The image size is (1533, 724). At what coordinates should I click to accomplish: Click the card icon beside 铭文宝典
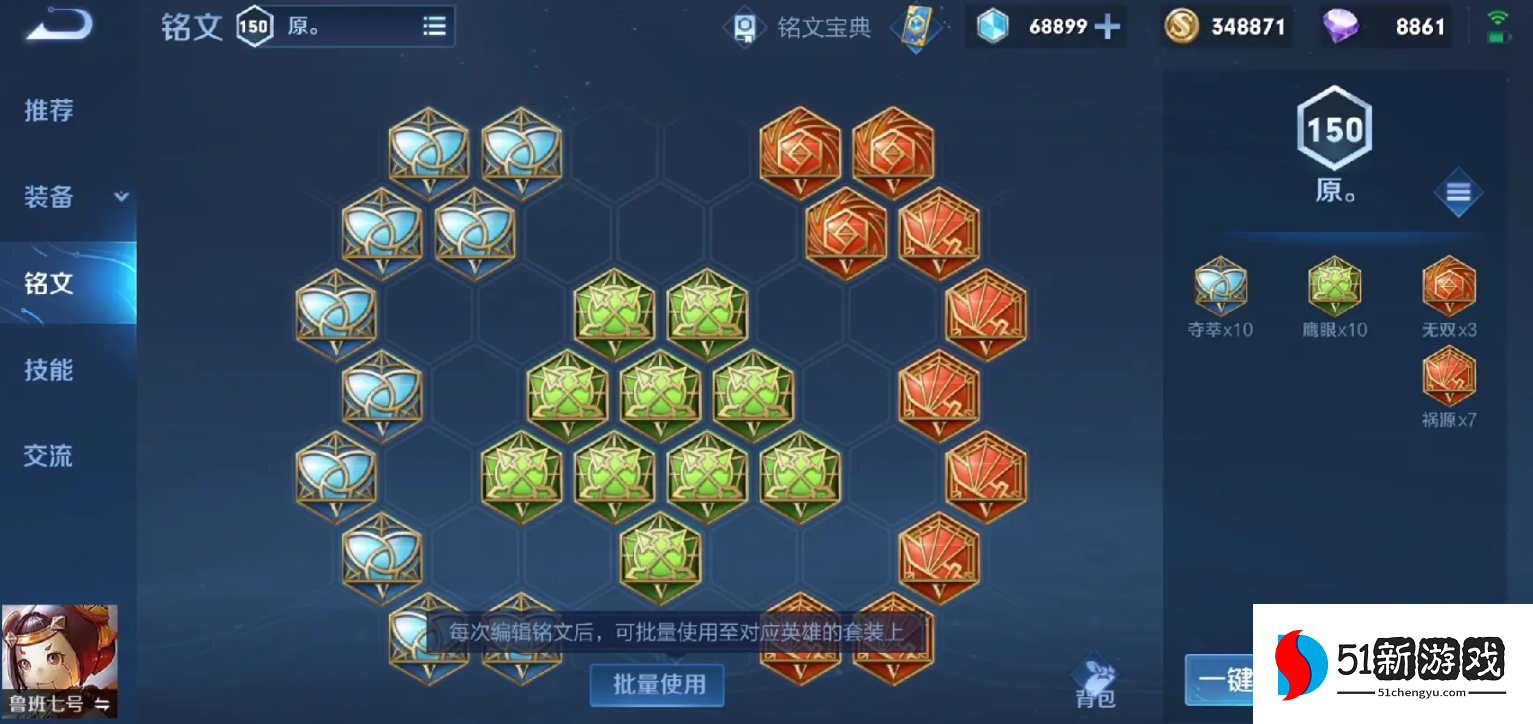(916, 29)
